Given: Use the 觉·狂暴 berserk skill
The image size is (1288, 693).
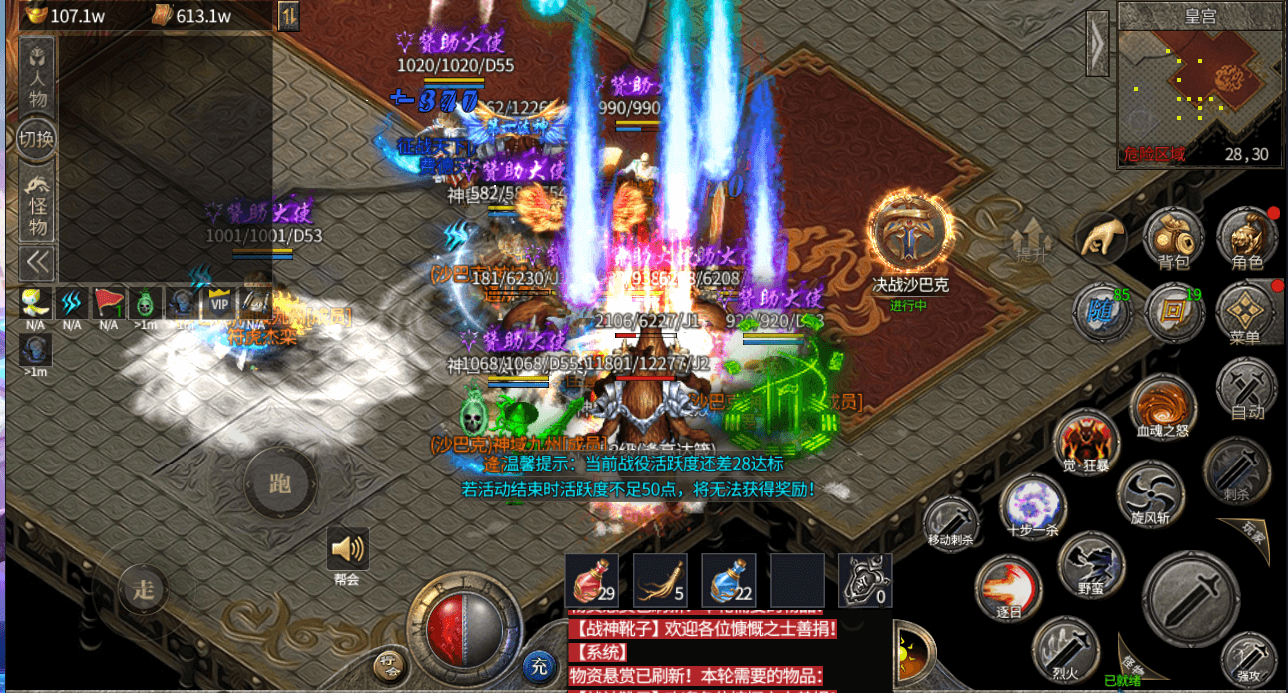Looking at the screenshot, I should click(x=1086, y=442).
